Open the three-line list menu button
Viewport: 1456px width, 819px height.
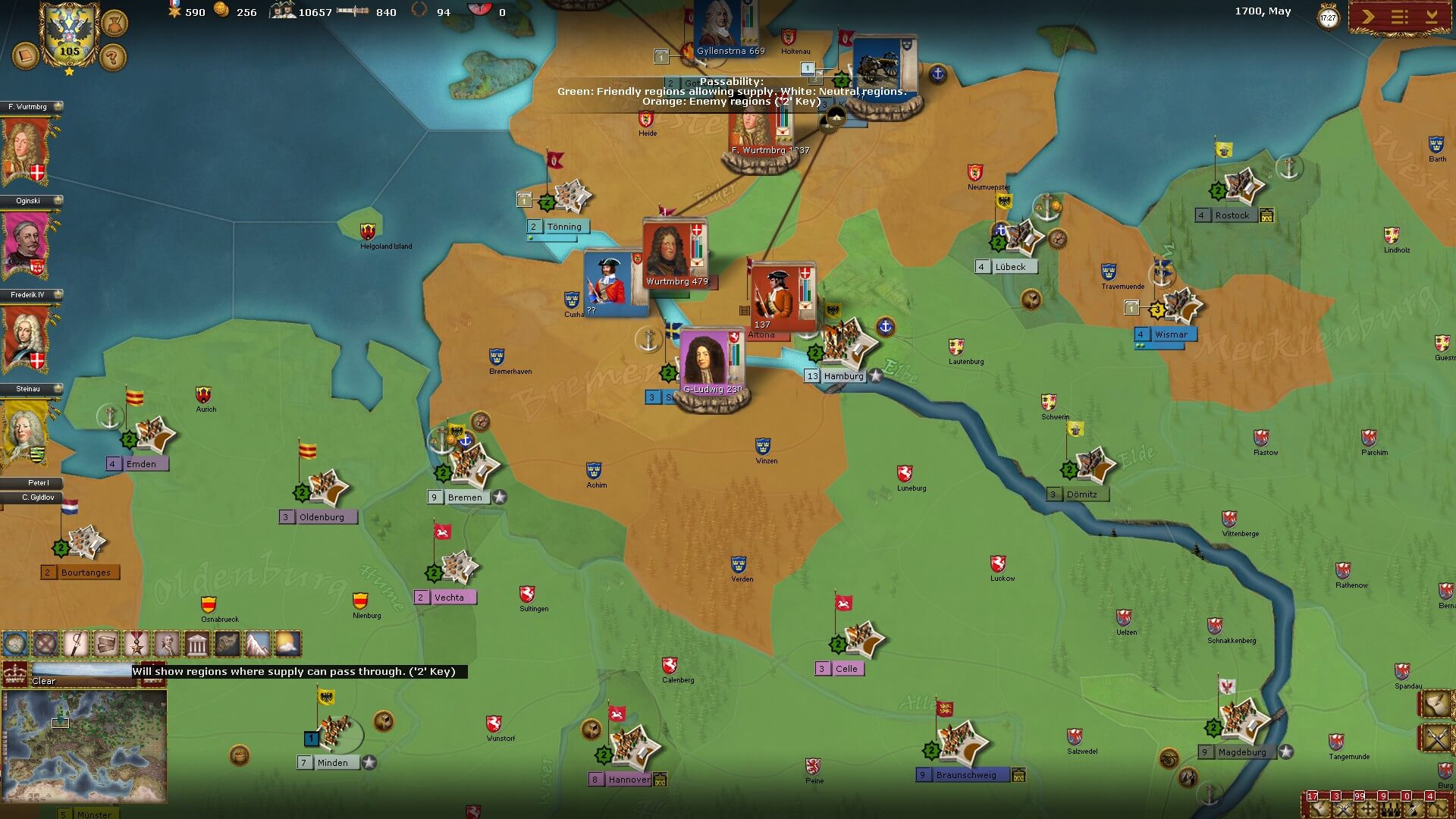[x=1400, y=17]
